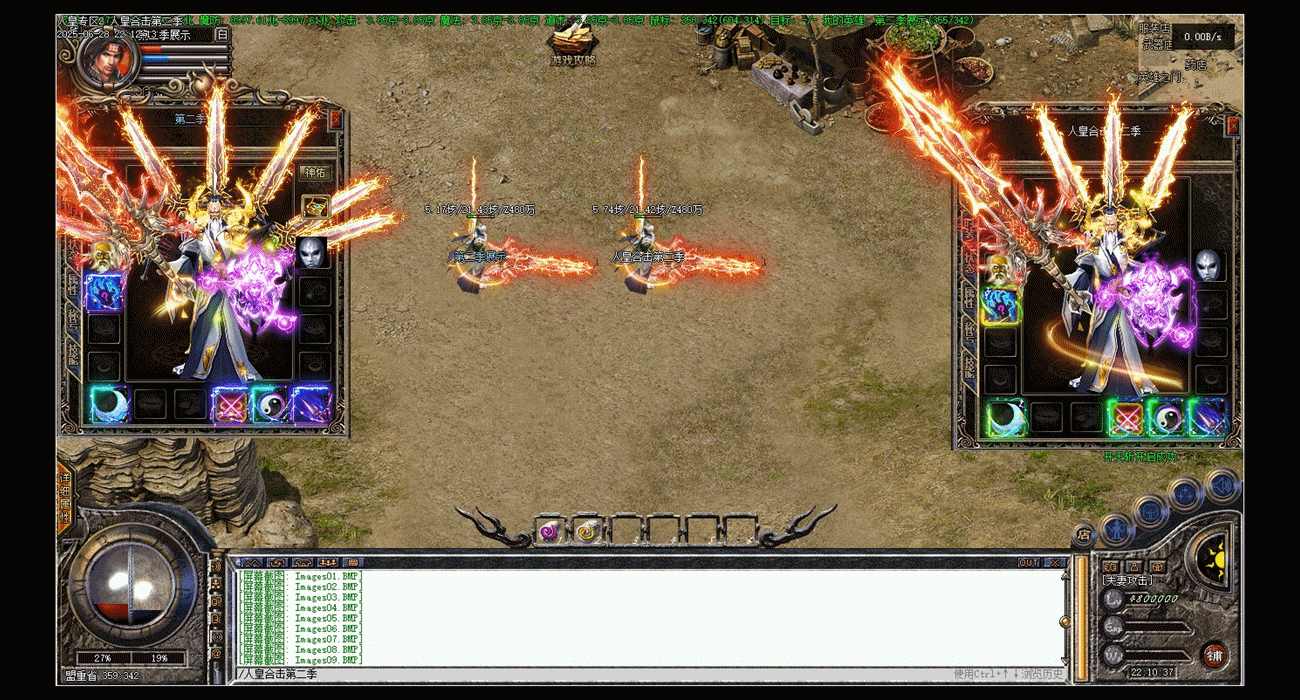Select the crescent moon slot in left panel
The height and width of the screenshot is (700, 1300).
click(107, 404)
